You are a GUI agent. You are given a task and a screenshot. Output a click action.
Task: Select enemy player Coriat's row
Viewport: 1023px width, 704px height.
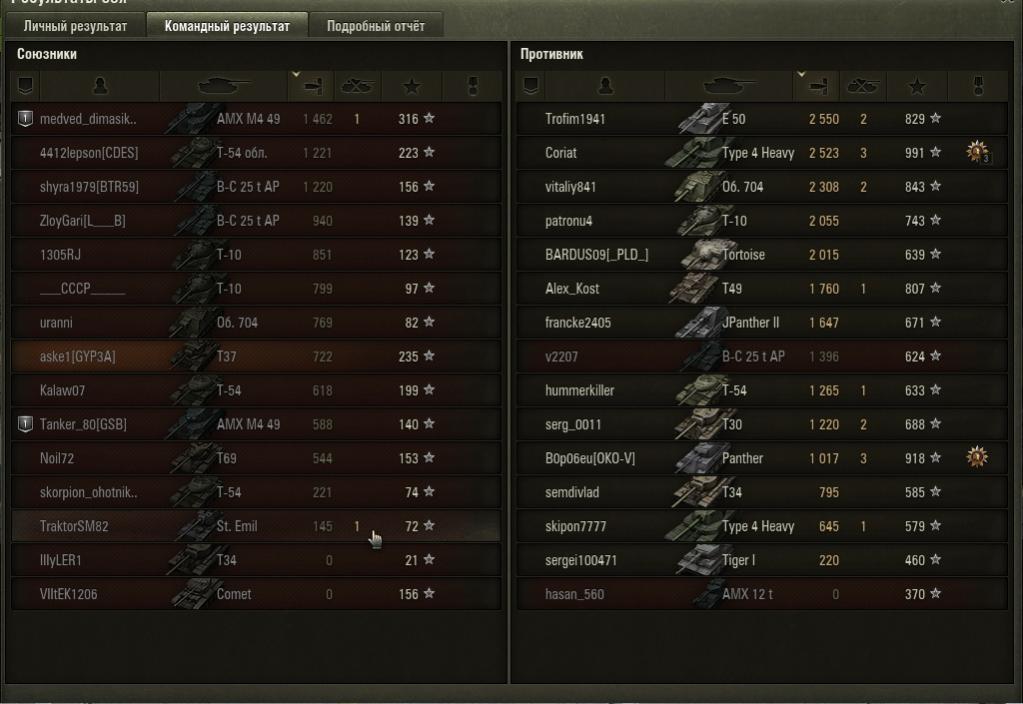[x=760, y=153]
